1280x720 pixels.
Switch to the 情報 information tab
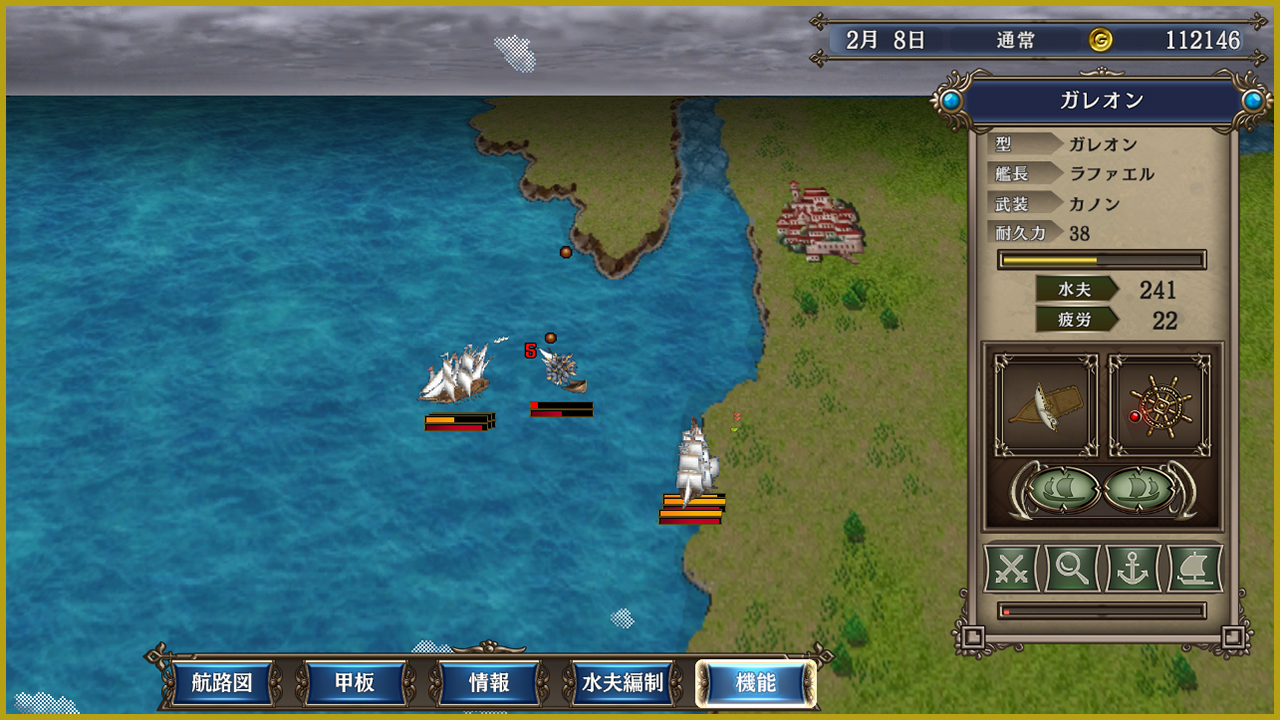point(489,684)
